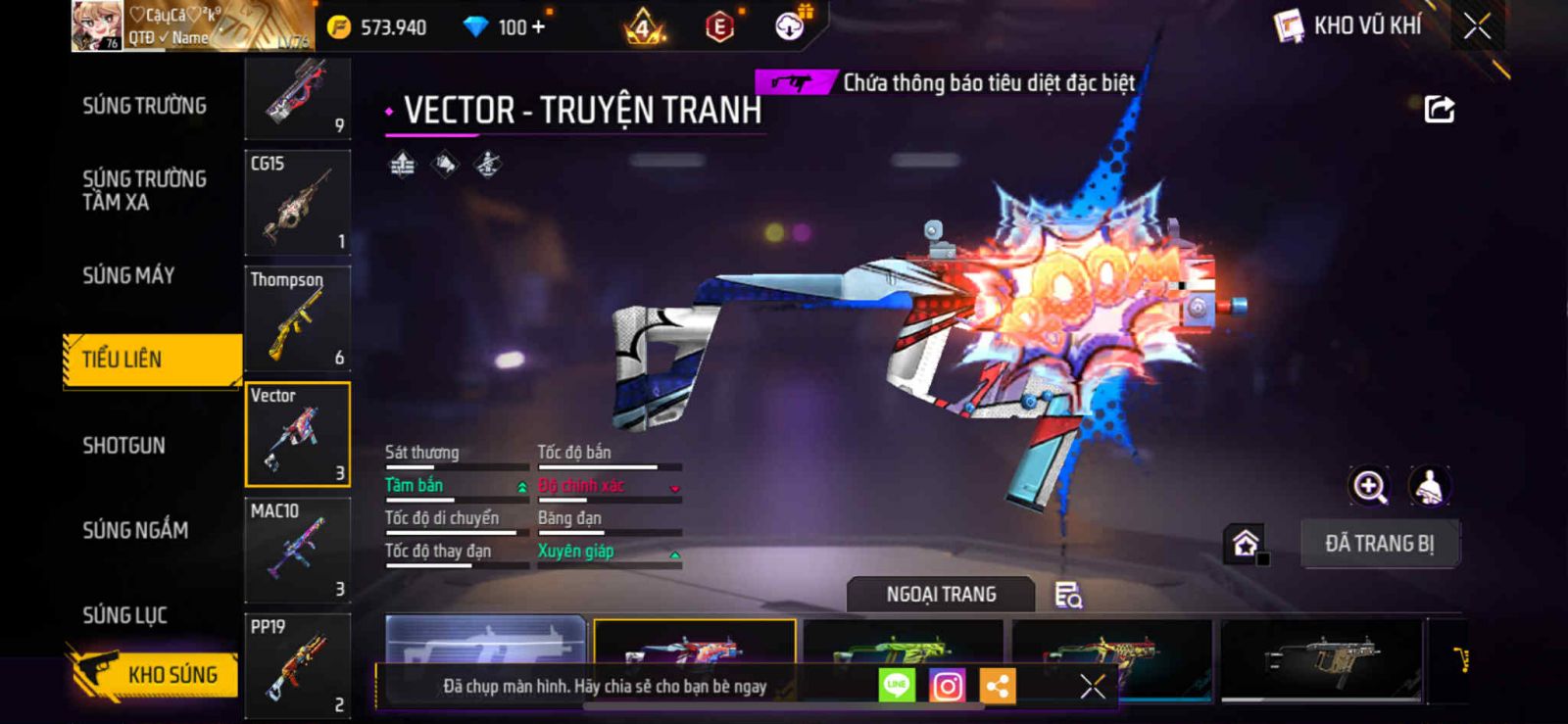Choose the Thompson weapon tile

(x=297, y=318)
